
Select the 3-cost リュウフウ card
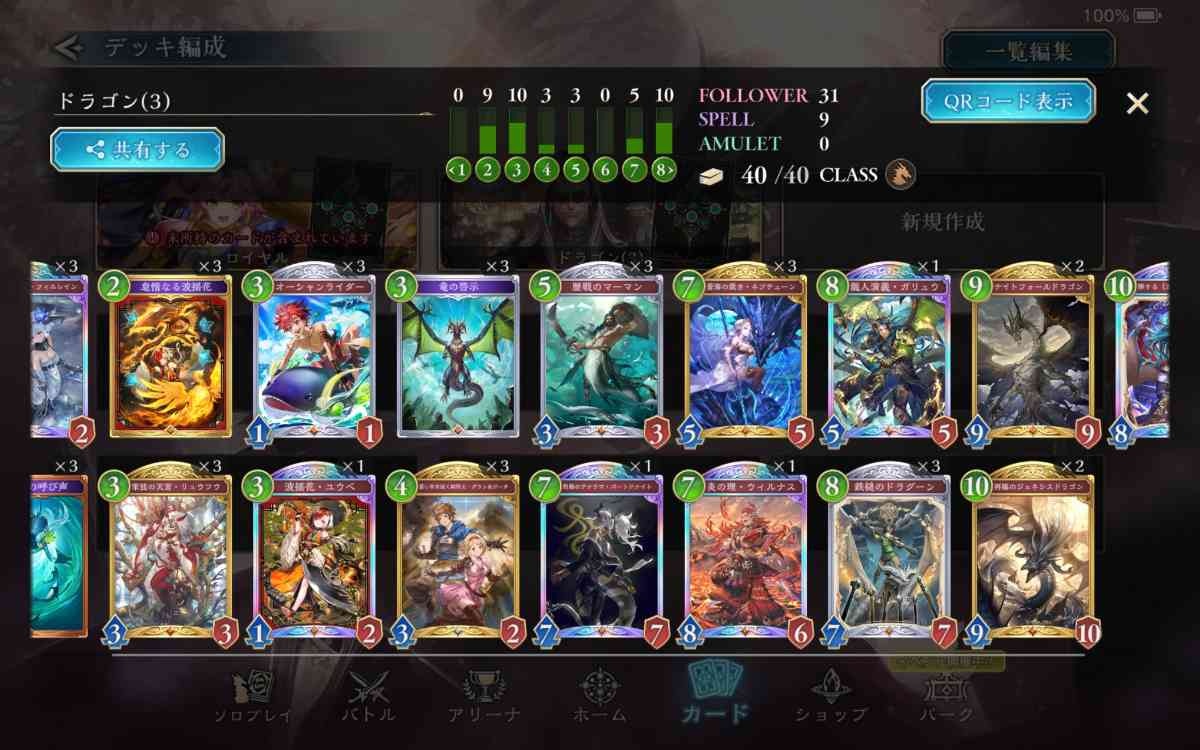171,556
